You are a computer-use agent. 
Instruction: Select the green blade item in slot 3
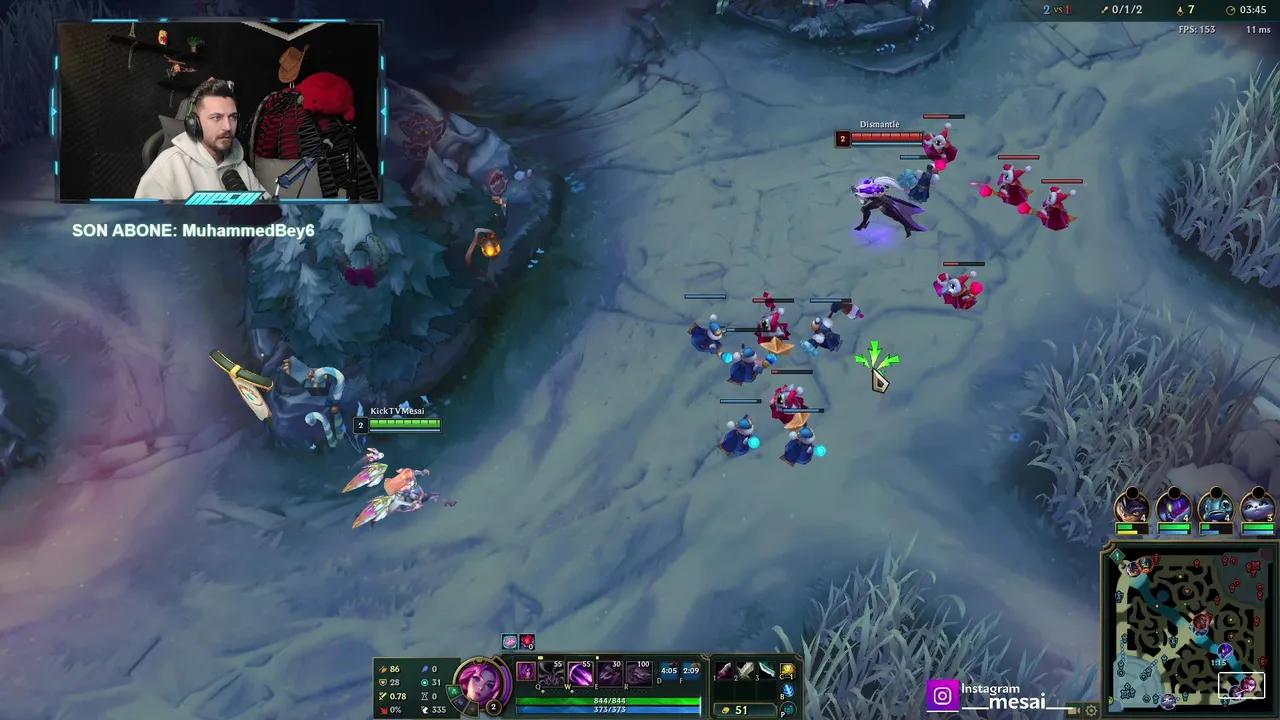pos(766,670)
